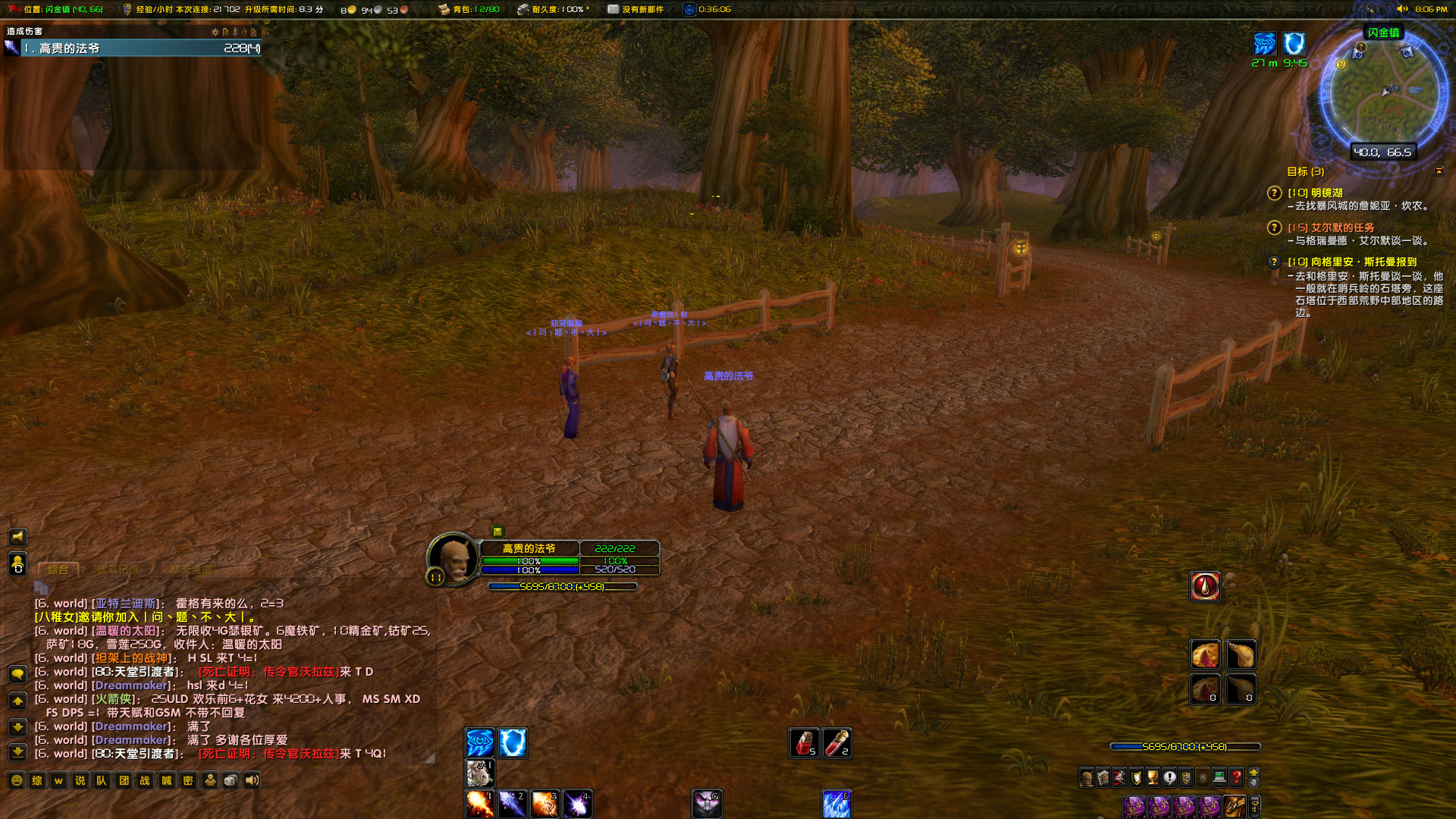Toggle combat log settings gear on damage meter
1456x819 pixels.
[x=215, y=32]
